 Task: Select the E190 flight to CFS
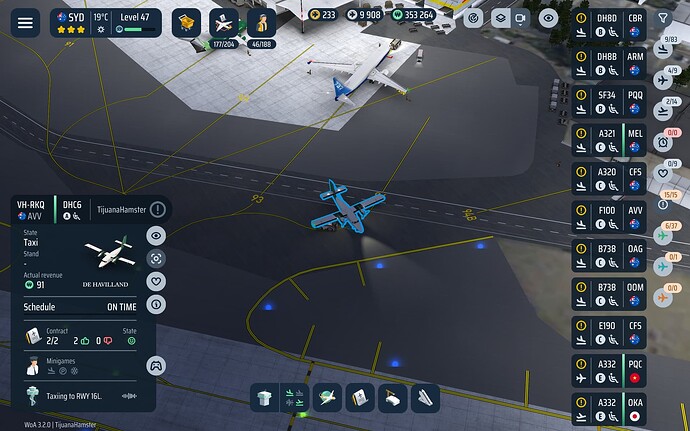tap(610, 332)
